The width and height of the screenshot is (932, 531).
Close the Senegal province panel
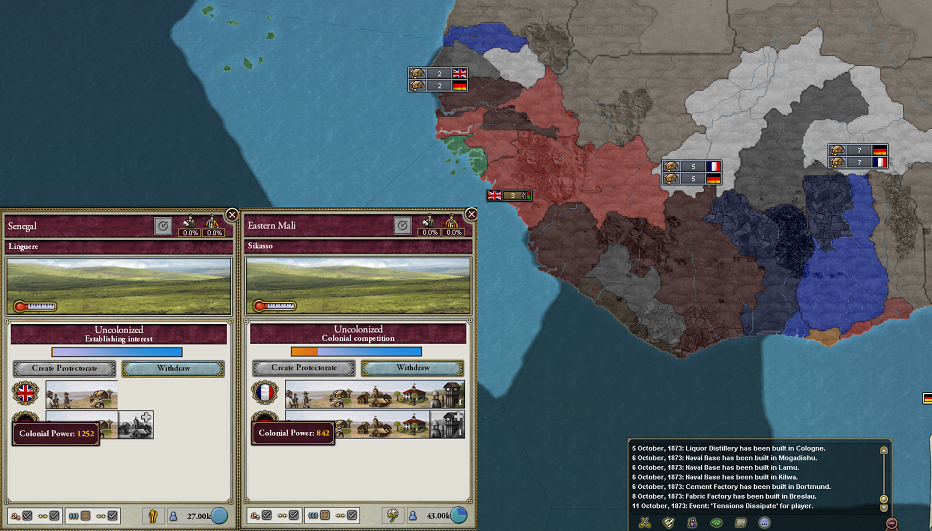point(232,214)
